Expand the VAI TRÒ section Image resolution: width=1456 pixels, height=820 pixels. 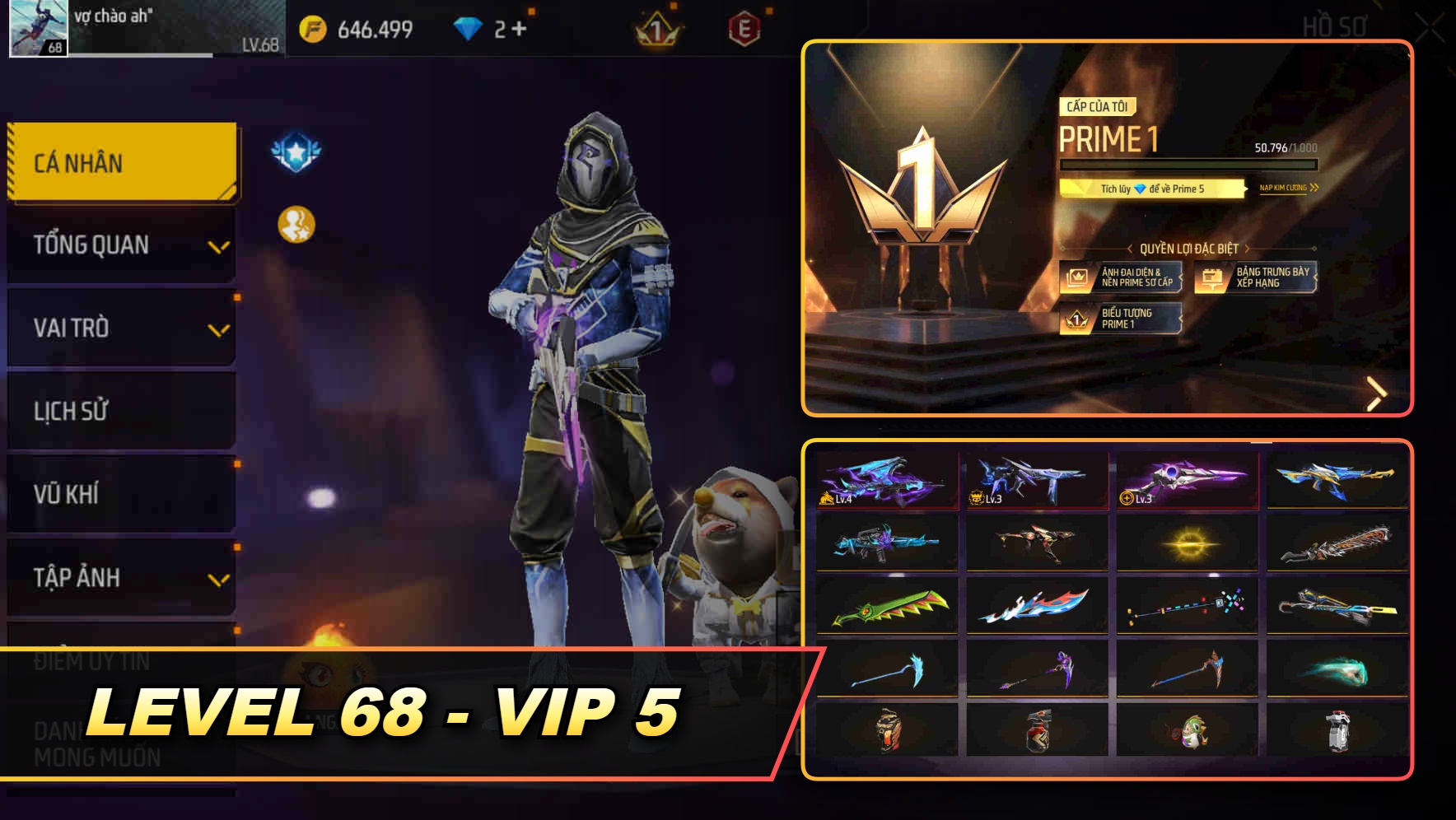pos(121,328)
